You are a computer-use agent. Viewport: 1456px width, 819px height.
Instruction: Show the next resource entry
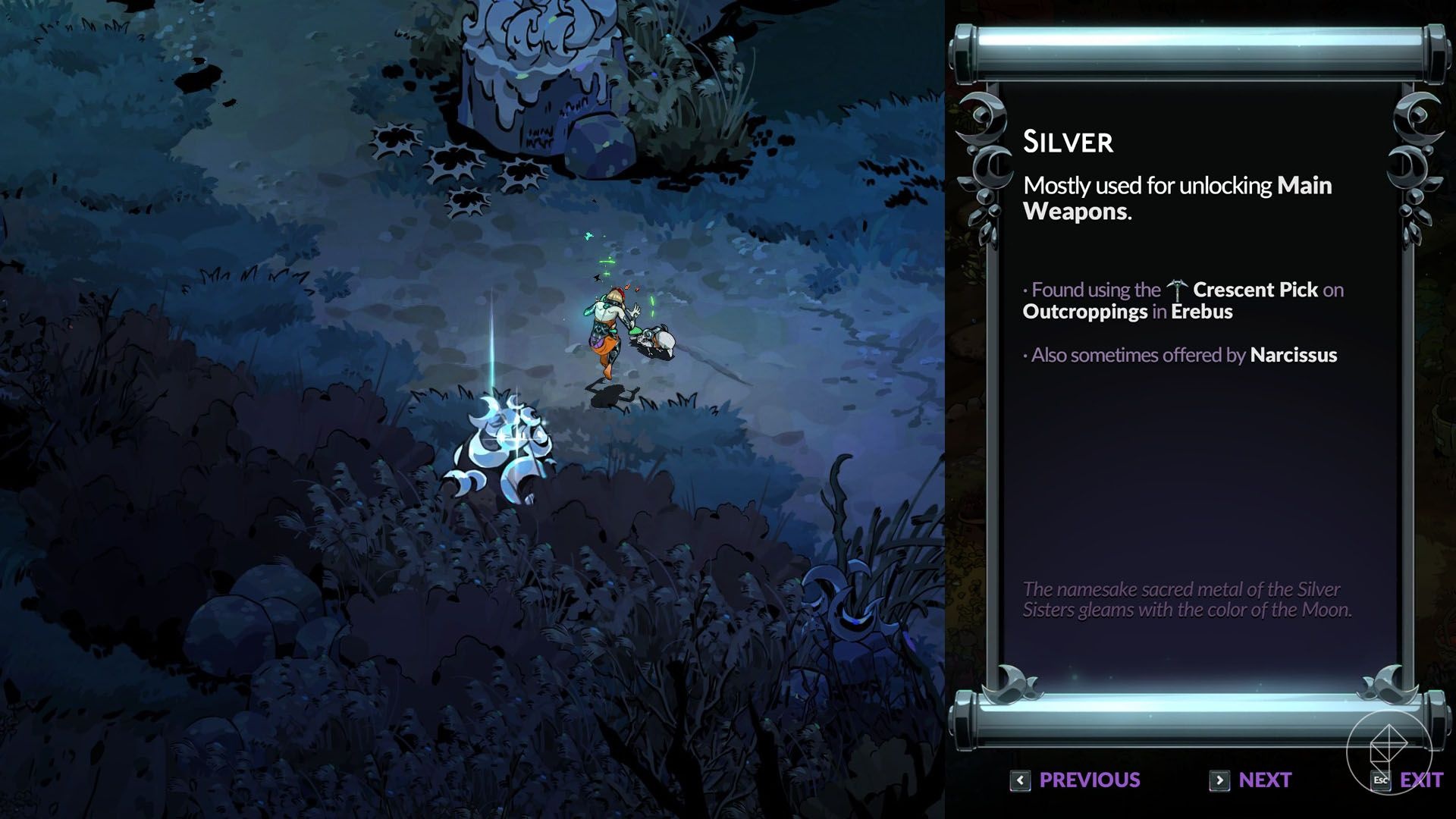(1250, 780)
